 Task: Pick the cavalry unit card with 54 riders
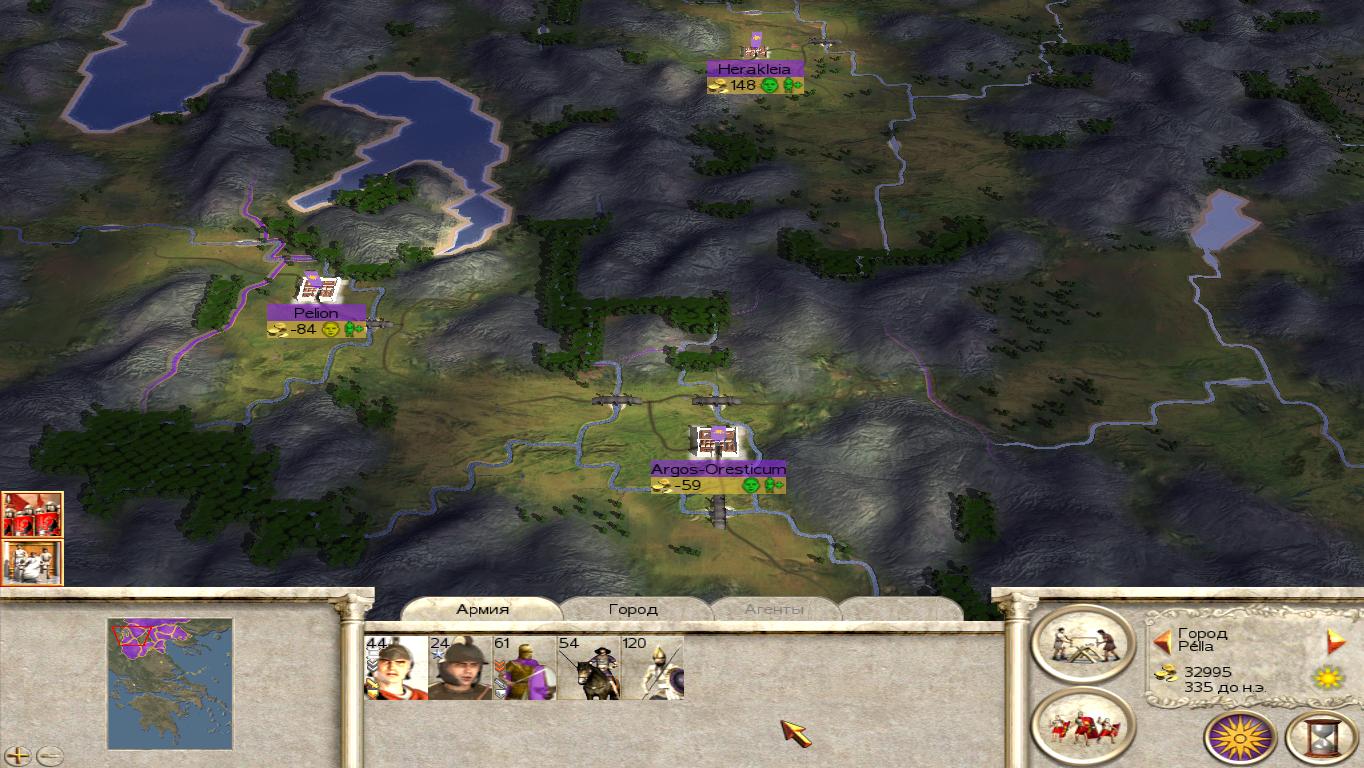[x=588, y=668]
